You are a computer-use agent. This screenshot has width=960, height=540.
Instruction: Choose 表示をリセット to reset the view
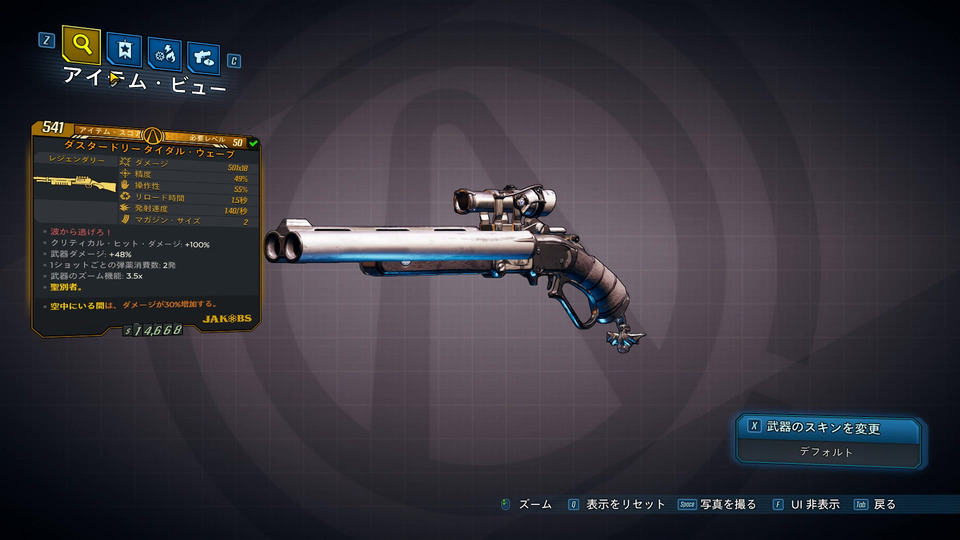coord(618,505)
